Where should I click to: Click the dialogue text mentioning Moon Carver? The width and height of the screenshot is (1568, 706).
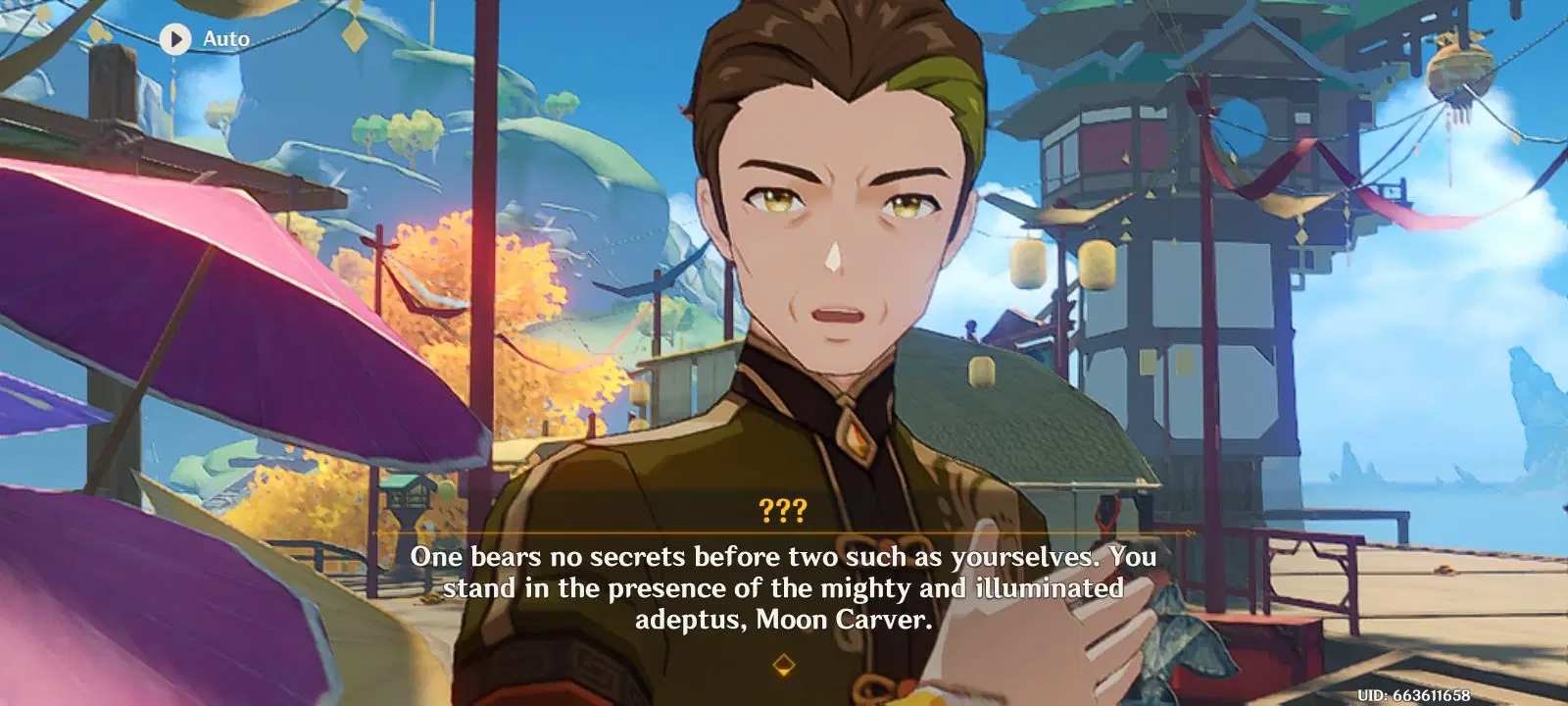(784, 588)
